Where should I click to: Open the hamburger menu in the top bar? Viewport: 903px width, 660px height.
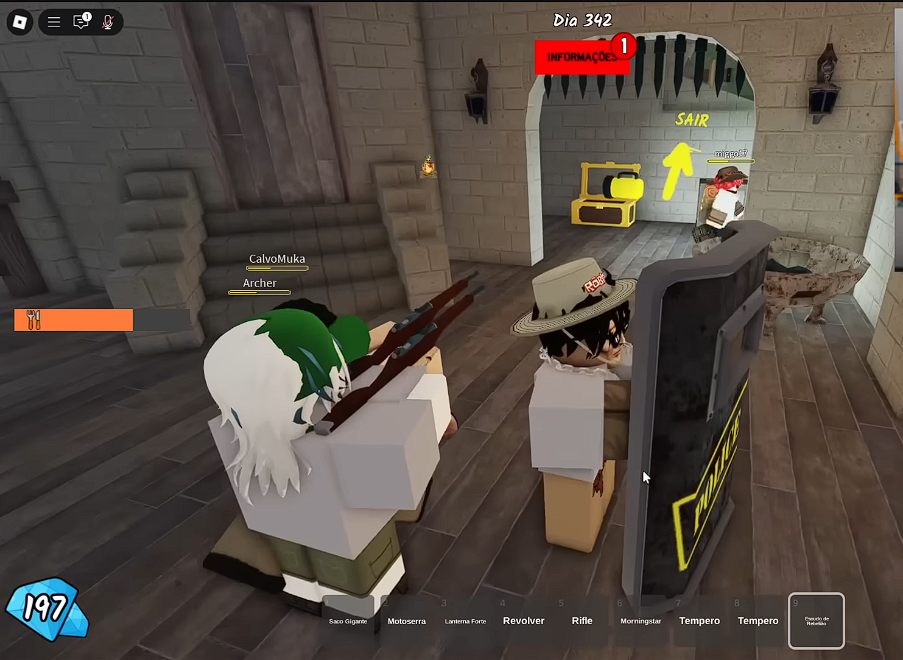click(x=54, y=22)
